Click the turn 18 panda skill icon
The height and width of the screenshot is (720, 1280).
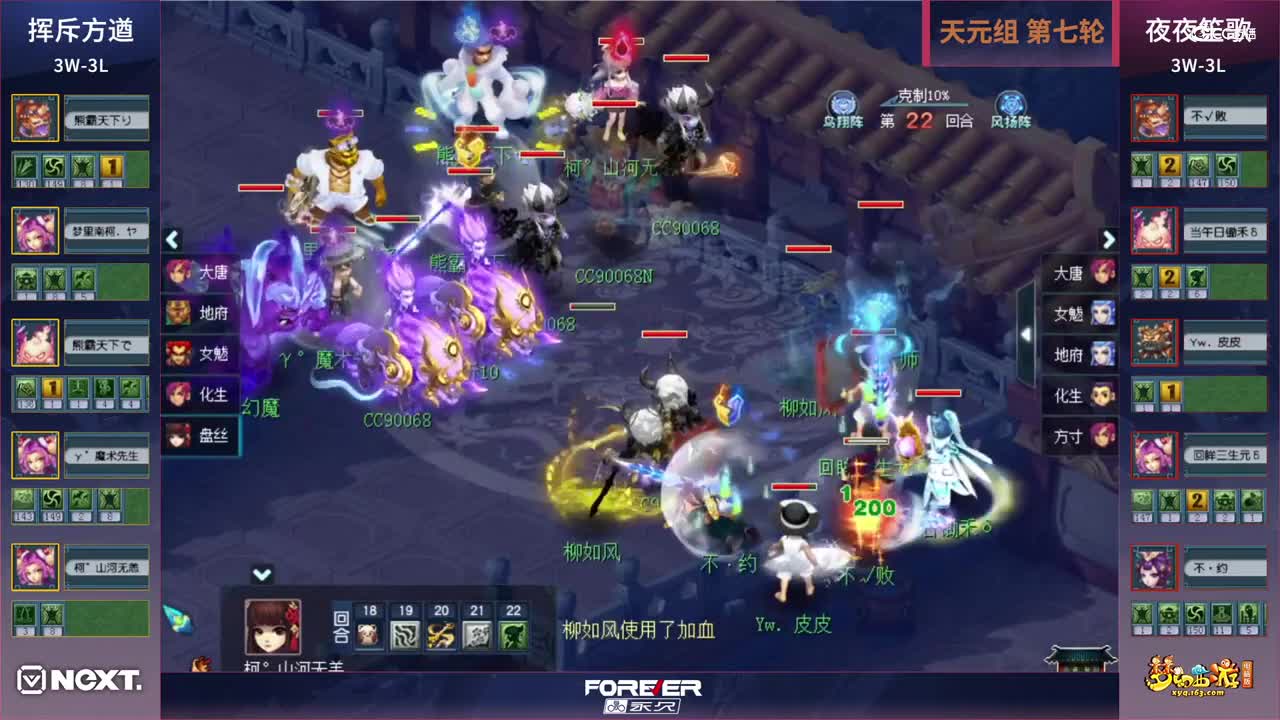[368, 634]
